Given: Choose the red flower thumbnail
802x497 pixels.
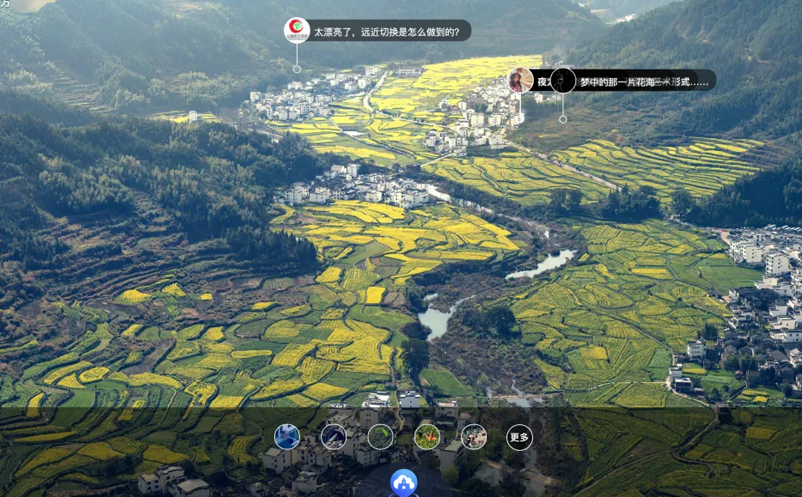Looking at the screenshot, I should (427, 436).
